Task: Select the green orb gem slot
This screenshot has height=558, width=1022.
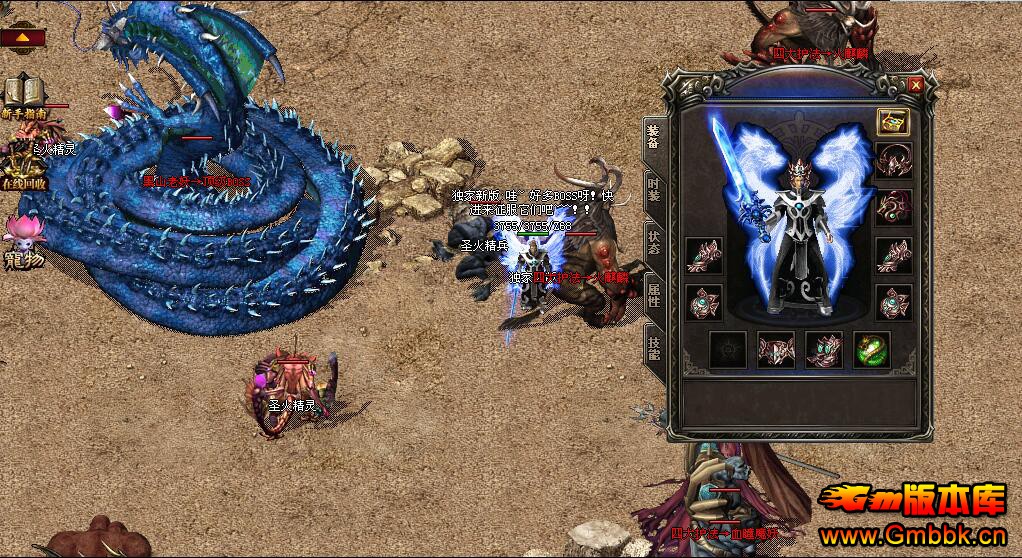Action: [x=871, y=350]
